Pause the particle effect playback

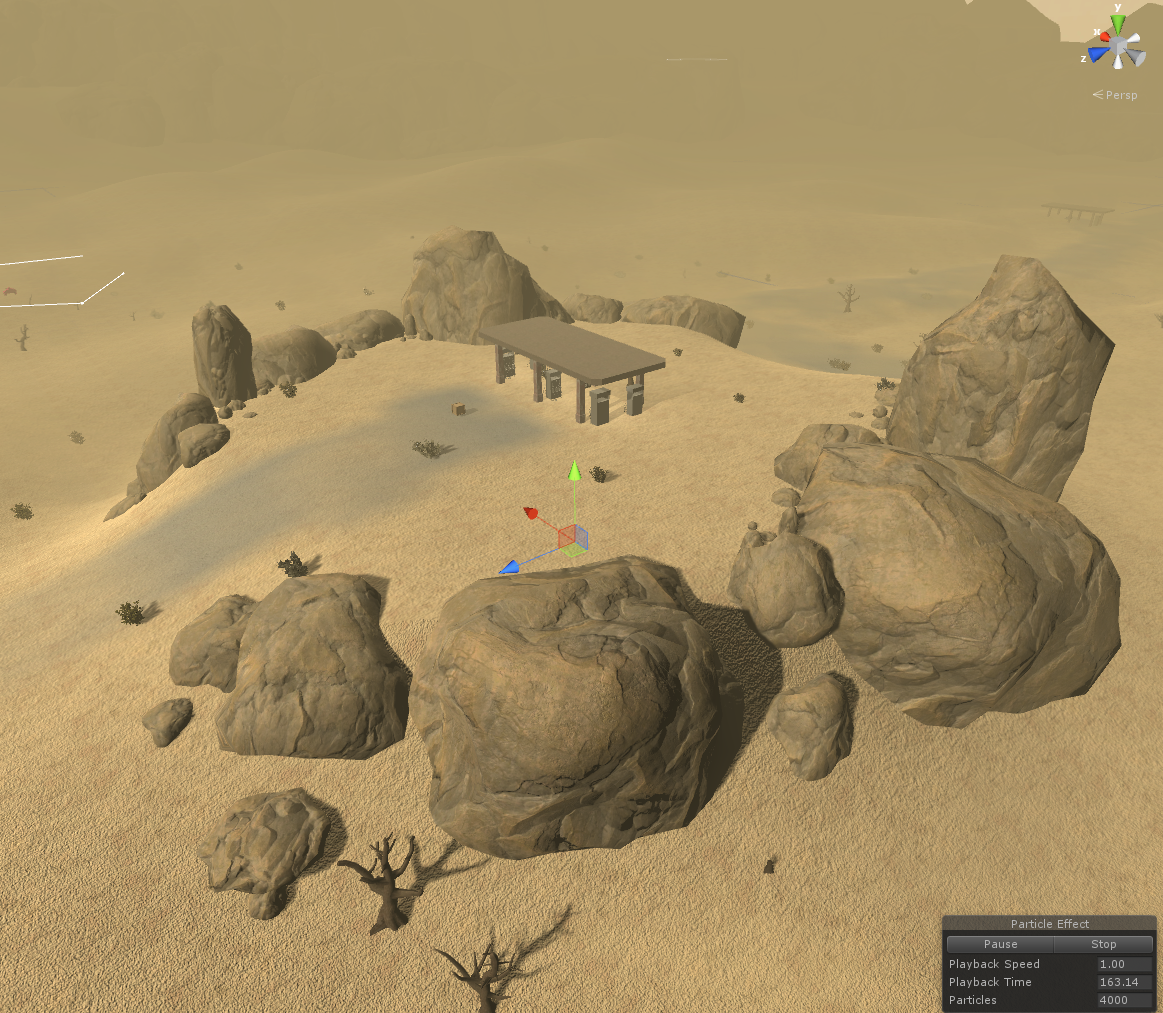click(1000, 944)
